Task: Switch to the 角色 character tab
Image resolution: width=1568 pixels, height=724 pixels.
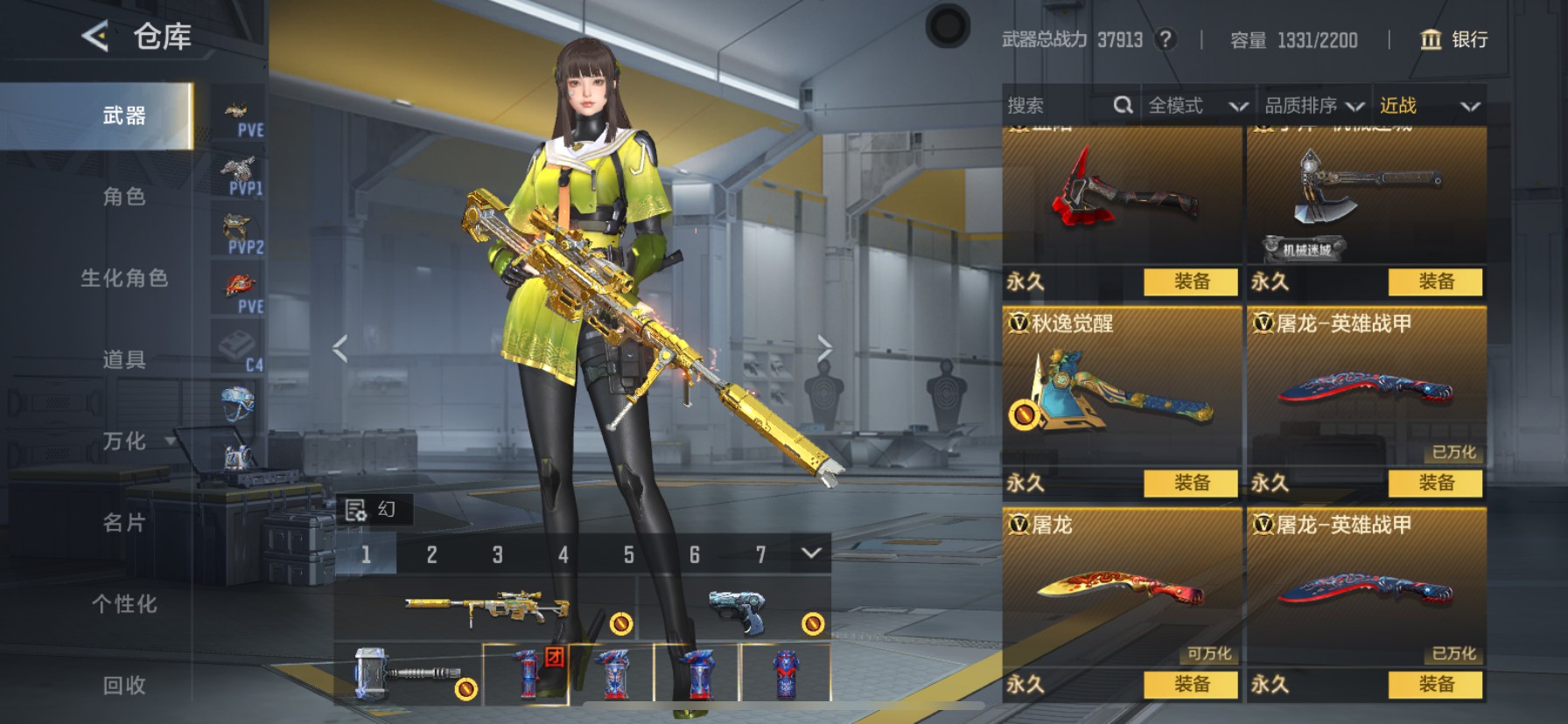Action: point(124,197)
